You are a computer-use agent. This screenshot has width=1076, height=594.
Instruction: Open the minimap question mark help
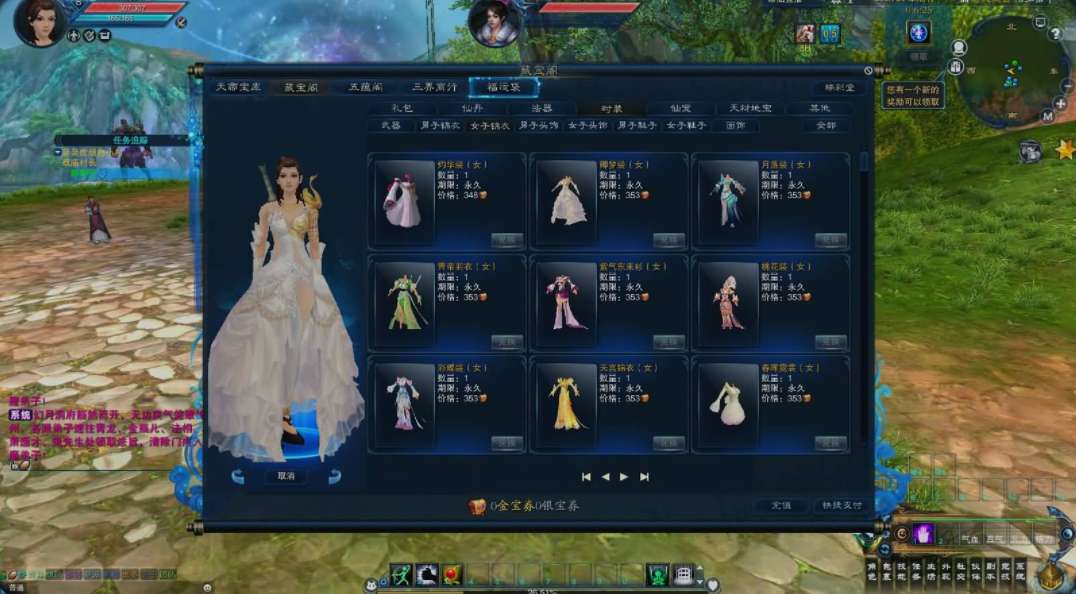[1055, 34]
